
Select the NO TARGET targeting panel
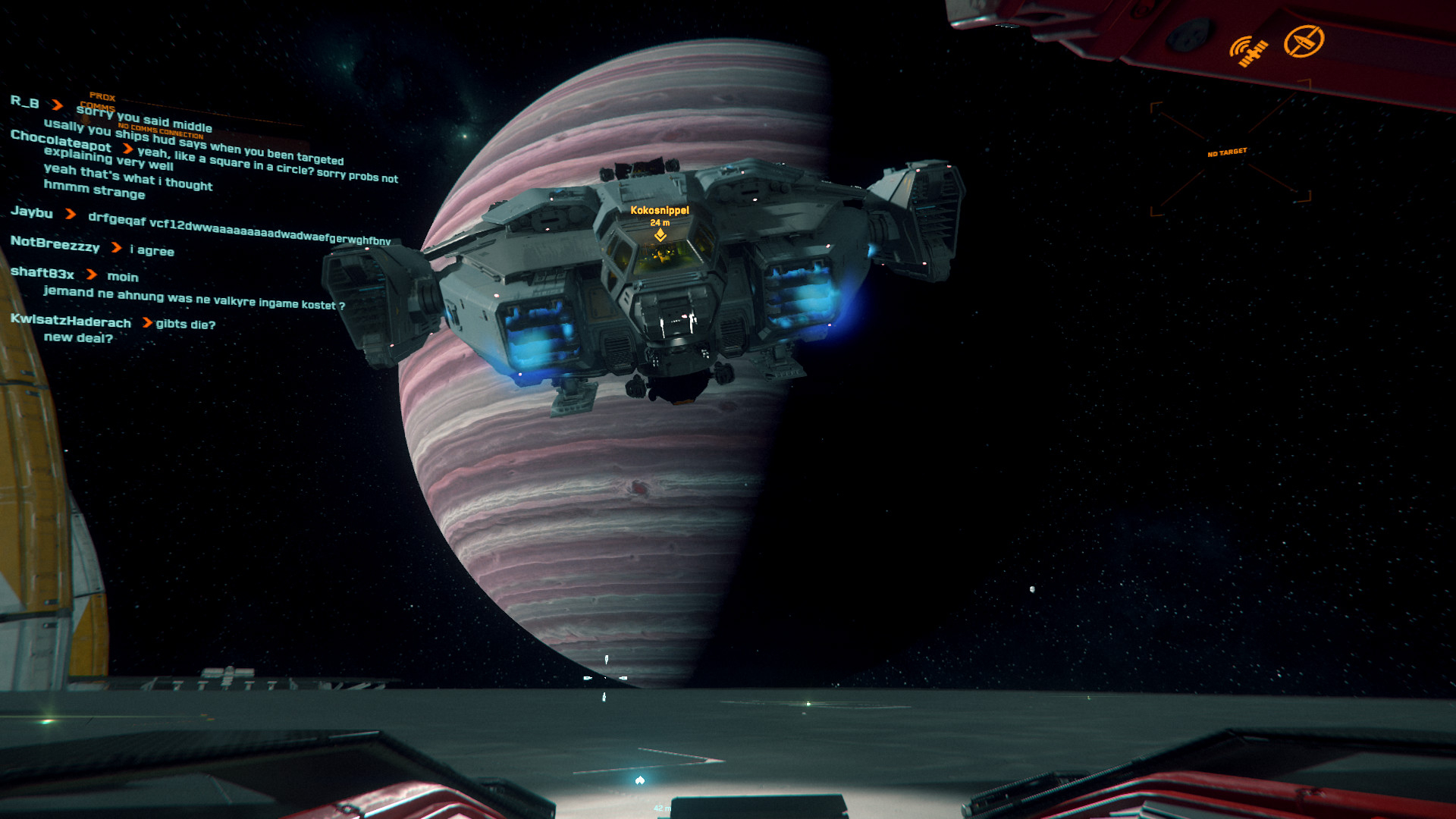pos(1228,153)
